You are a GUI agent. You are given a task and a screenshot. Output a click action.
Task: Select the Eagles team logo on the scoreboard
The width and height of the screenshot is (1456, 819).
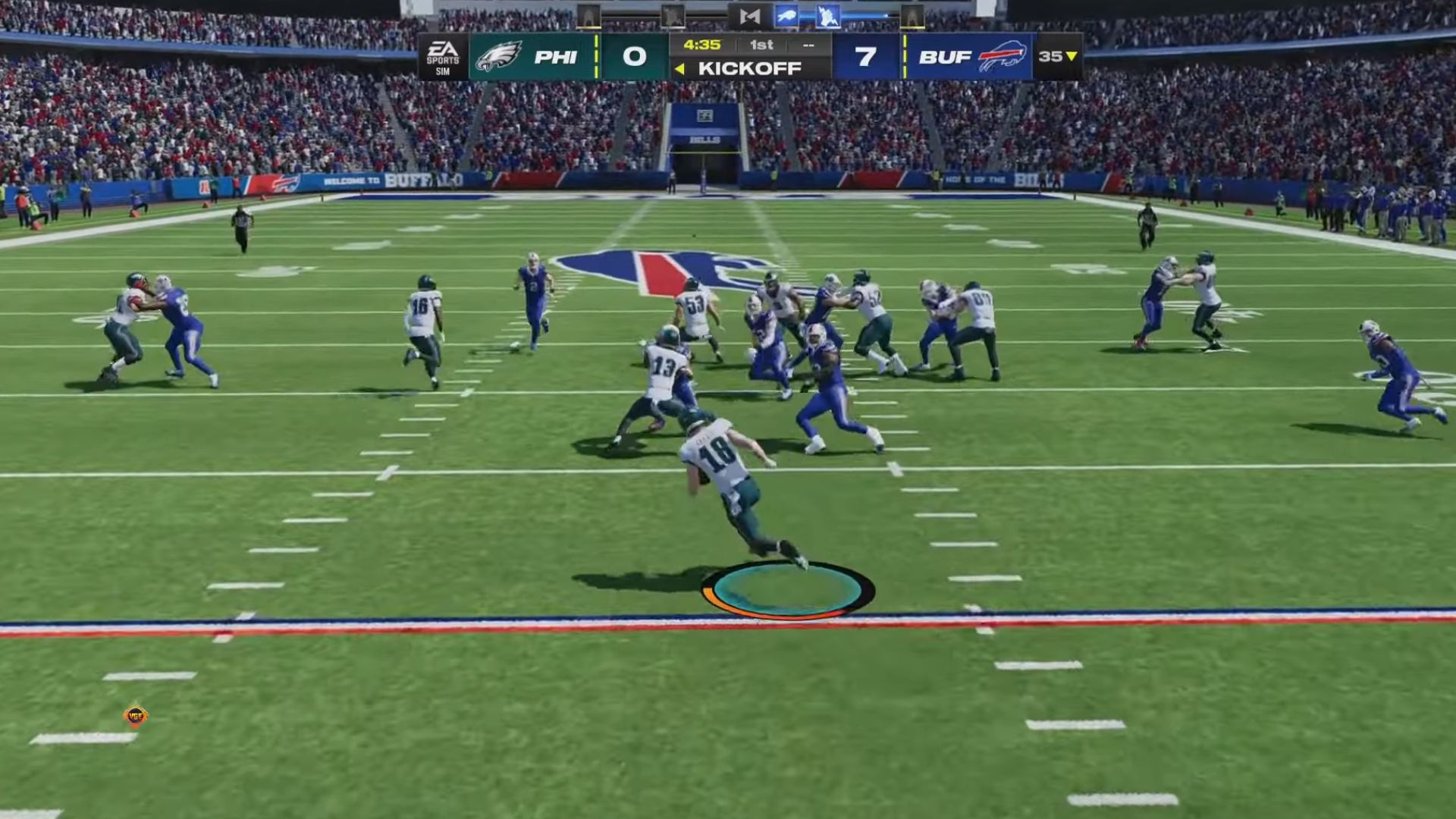(499, 55)
